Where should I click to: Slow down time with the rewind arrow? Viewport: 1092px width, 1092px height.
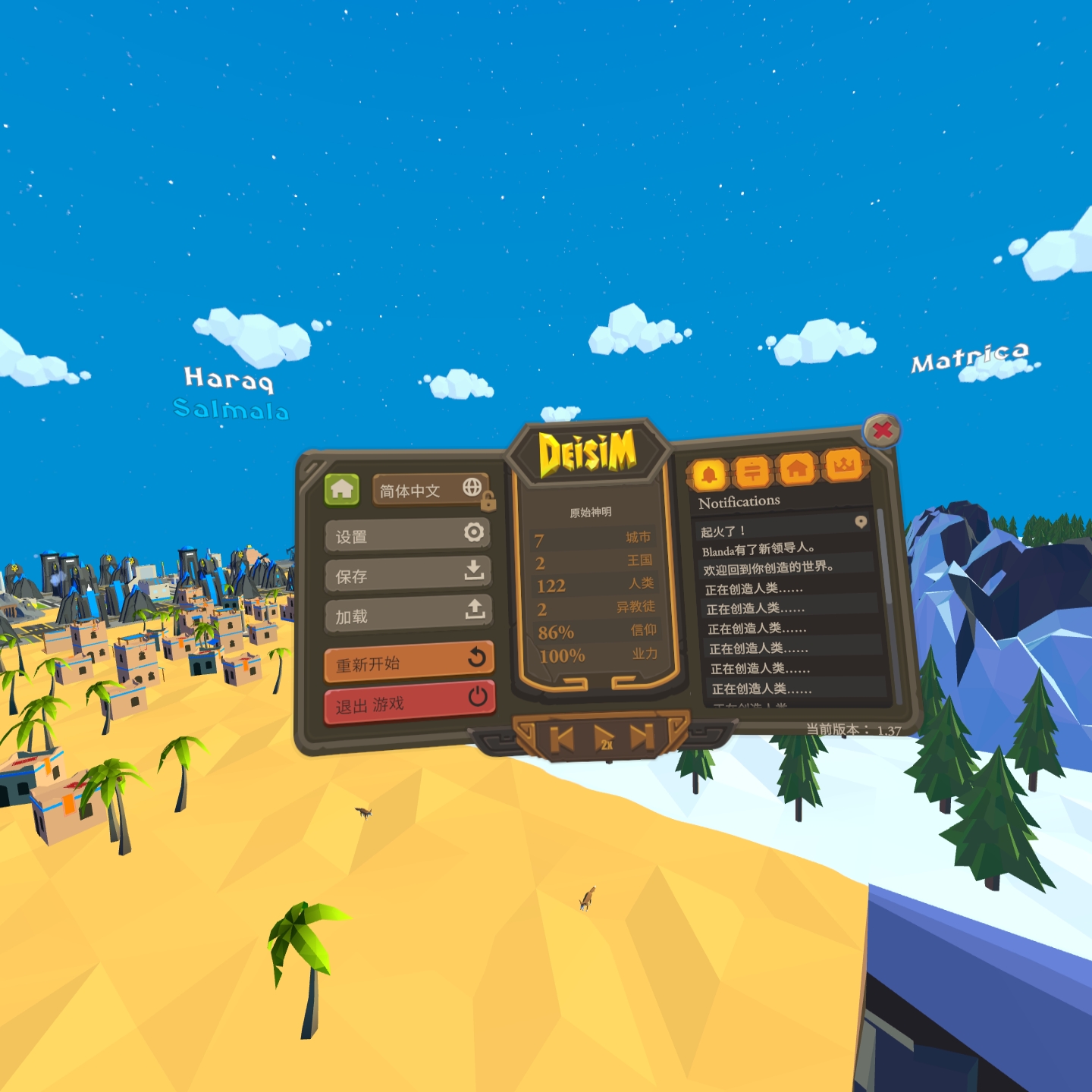coord(562,738)
